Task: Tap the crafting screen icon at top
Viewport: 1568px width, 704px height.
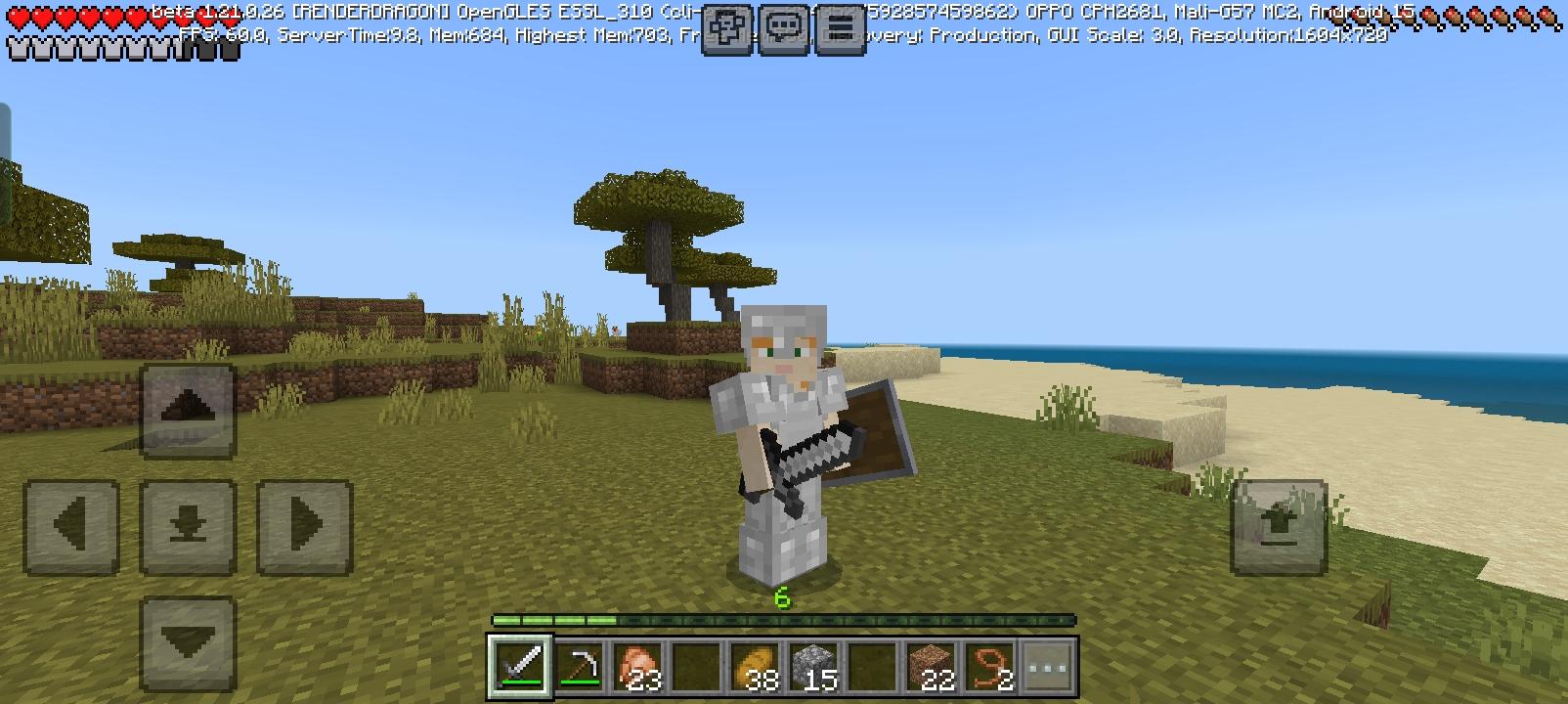Action: (x=727, y=26)
